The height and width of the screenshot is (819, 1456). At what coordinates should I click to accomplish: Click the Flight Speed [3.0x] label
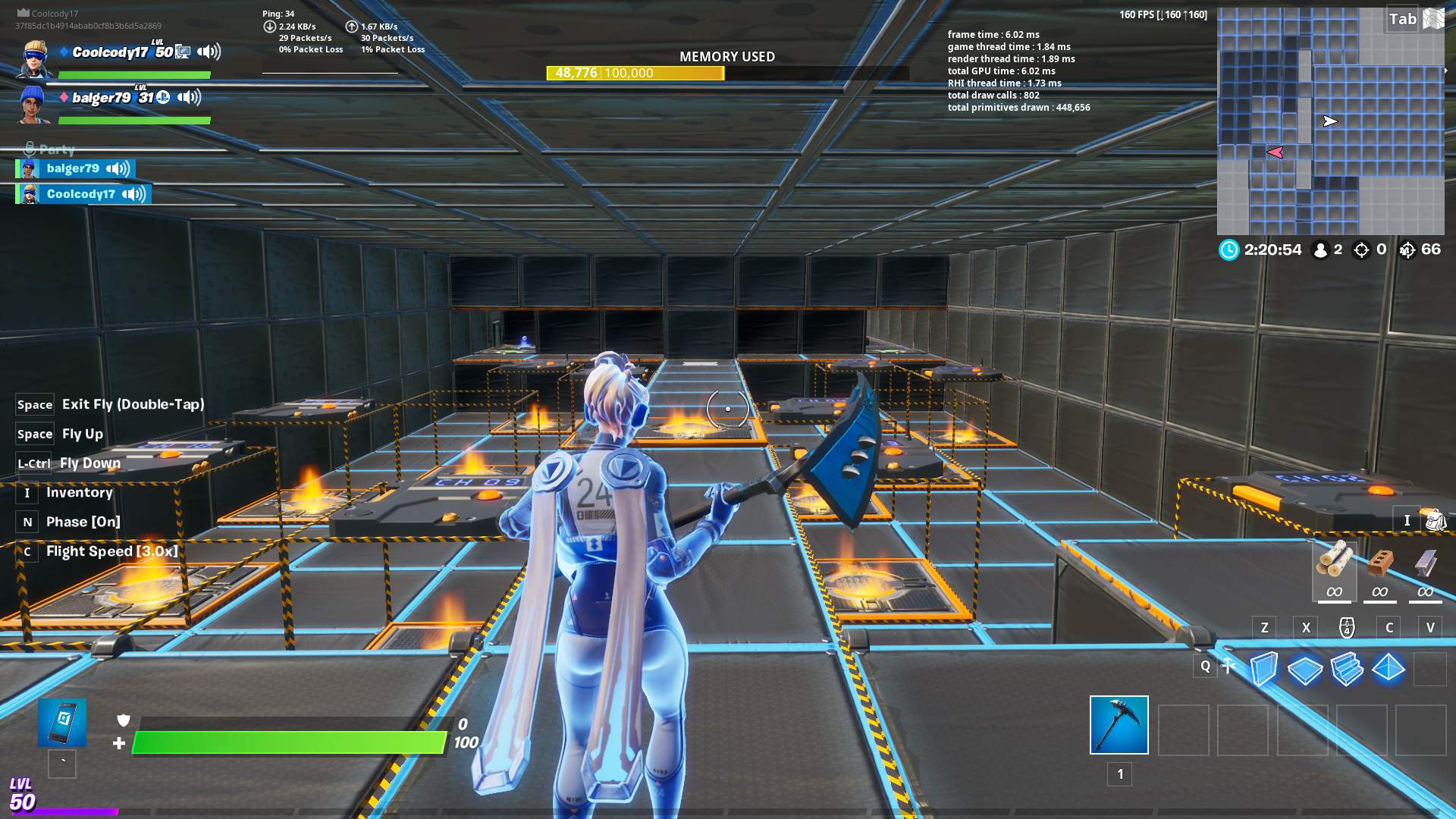(111, 551)
